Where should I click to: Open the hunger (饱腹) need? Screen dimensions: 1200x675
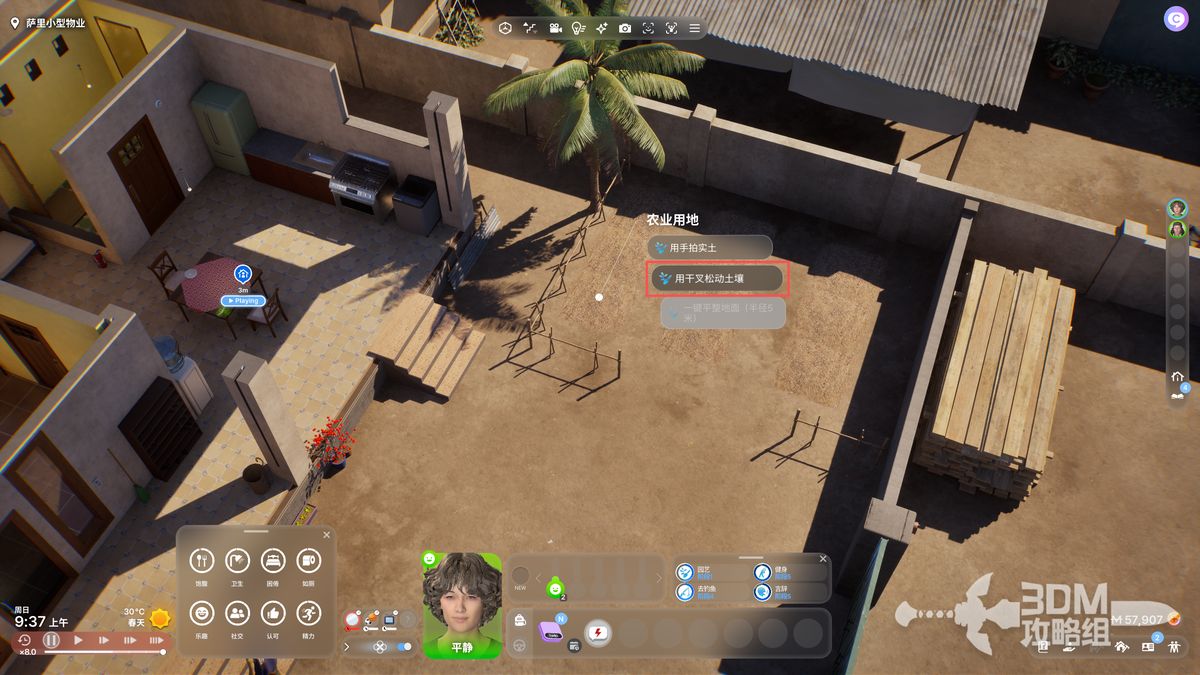point(202,561)
